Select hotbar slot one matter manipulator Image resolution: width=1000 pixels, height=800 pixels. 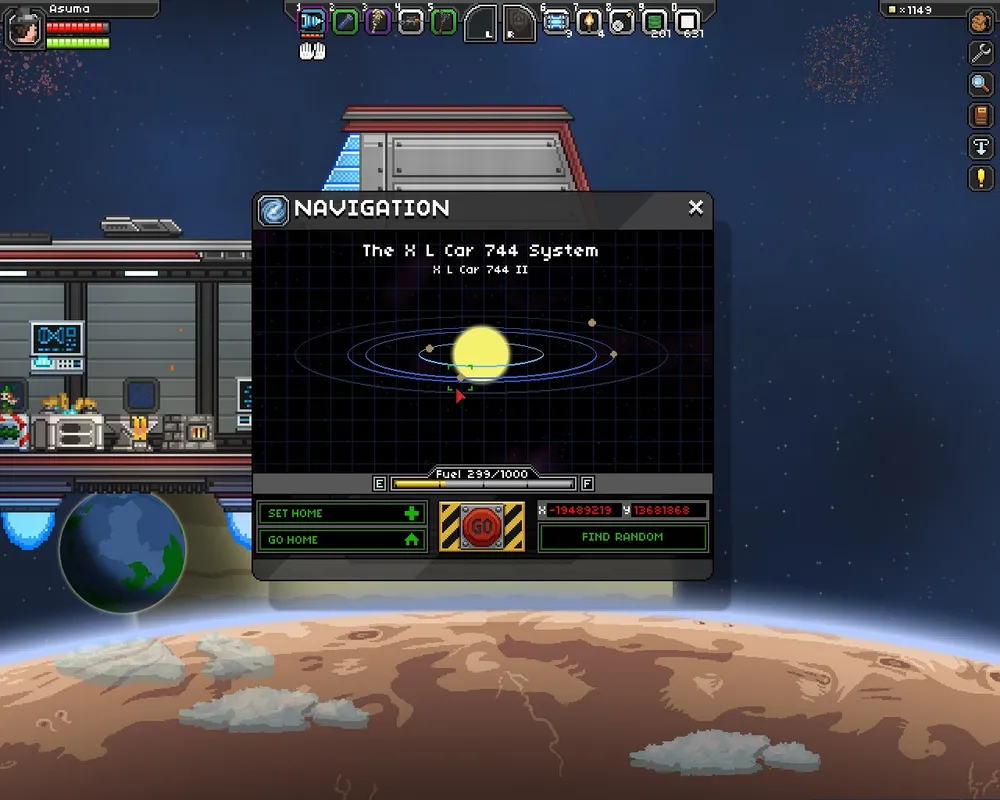(313, 21)
